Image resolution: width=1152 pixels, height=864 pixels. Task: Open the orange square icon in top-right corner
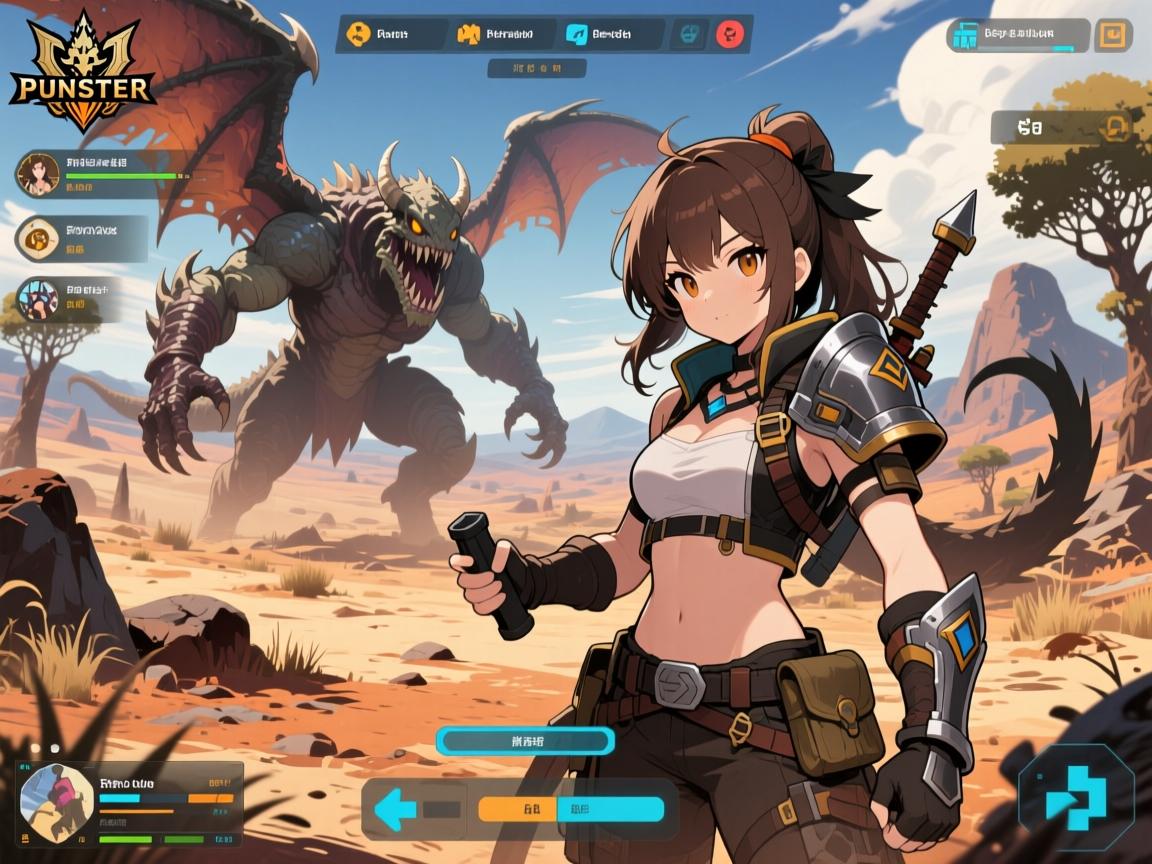(1111, 35)
